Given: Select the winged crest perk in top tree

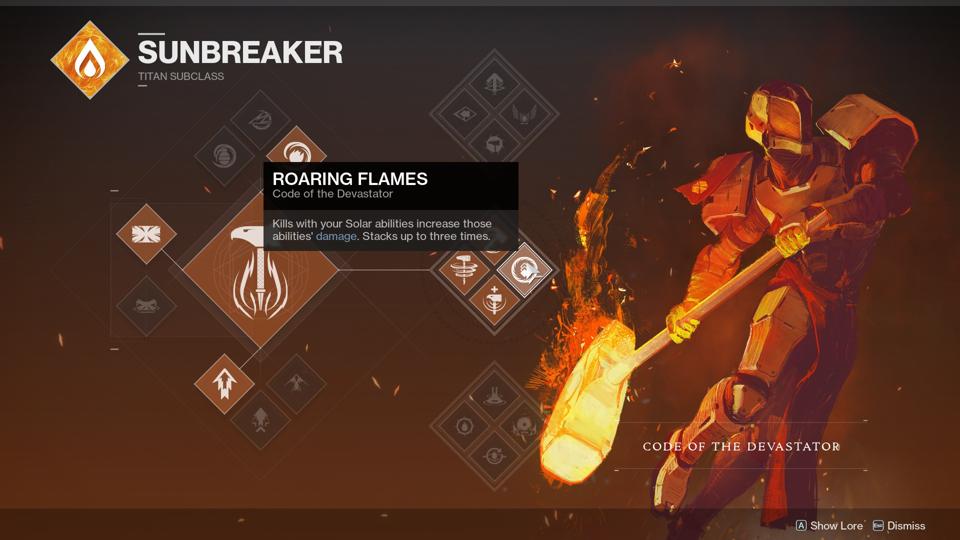Looking at the screenshot, I should coord(524,113).
